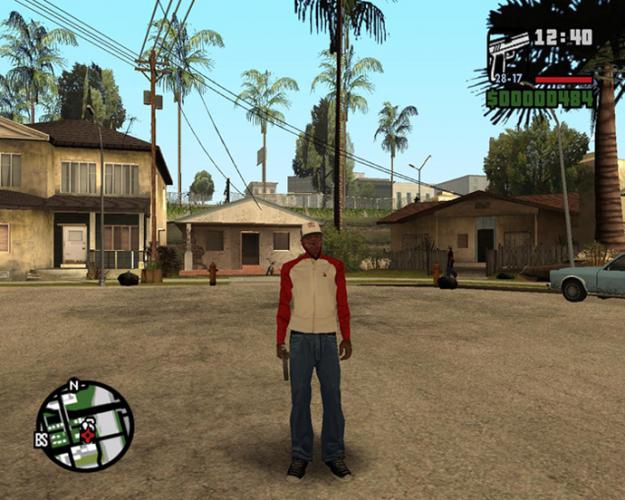Select the red marker on the radar

pos(88,435)
